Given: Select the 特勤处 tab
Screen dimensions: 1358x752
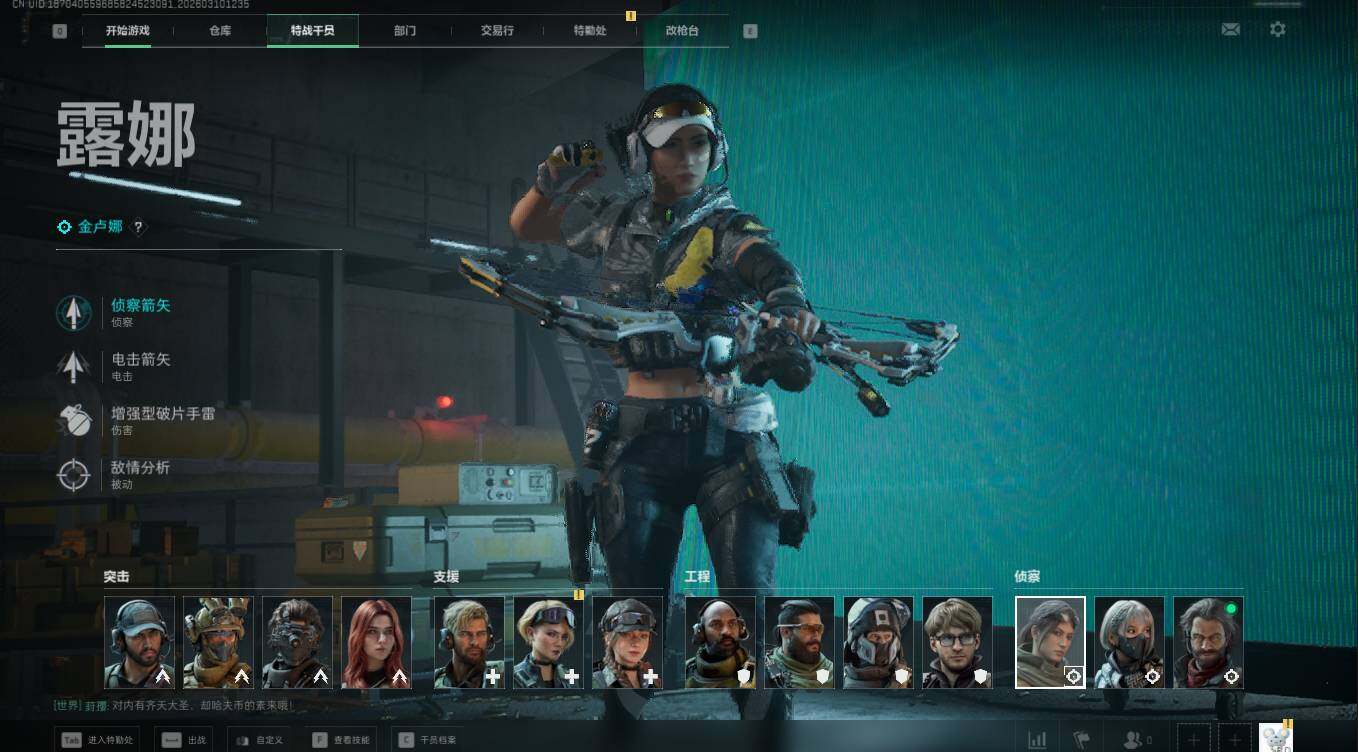Looking at the screenshot, I should (590, 31).
